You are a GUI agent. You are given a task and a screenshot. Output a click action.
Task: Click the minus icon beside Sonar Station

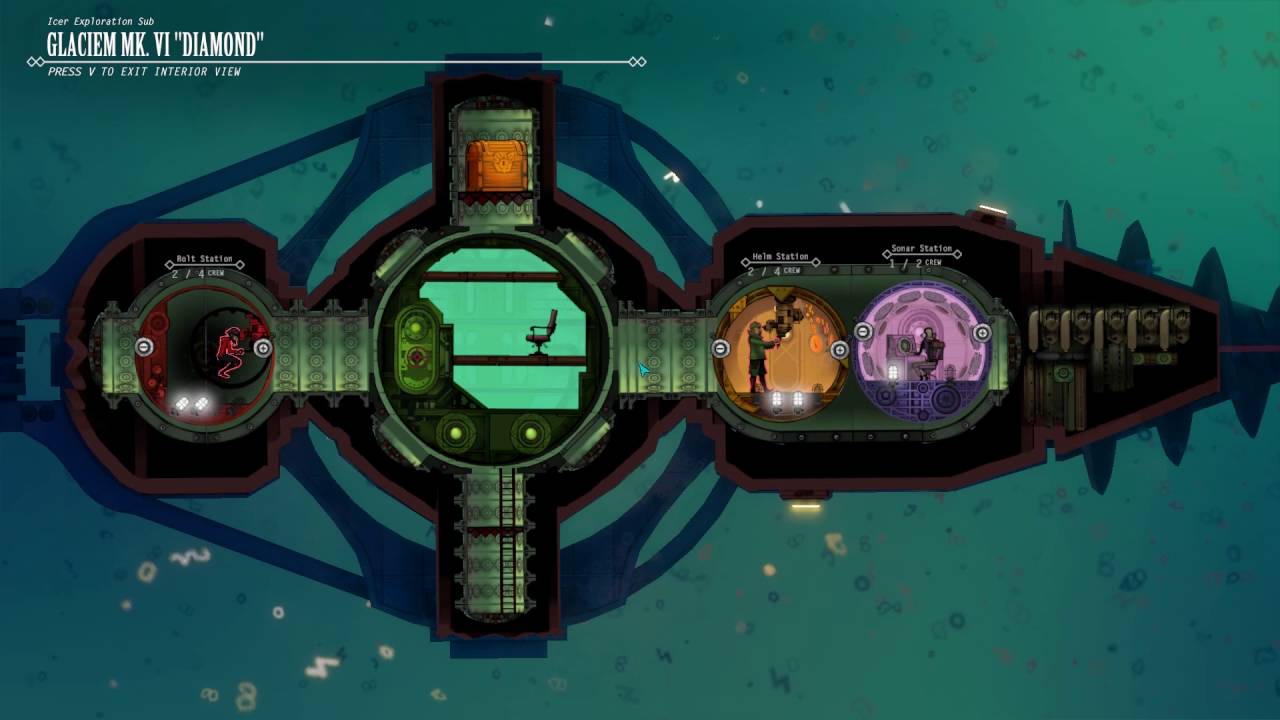[863, 331]
